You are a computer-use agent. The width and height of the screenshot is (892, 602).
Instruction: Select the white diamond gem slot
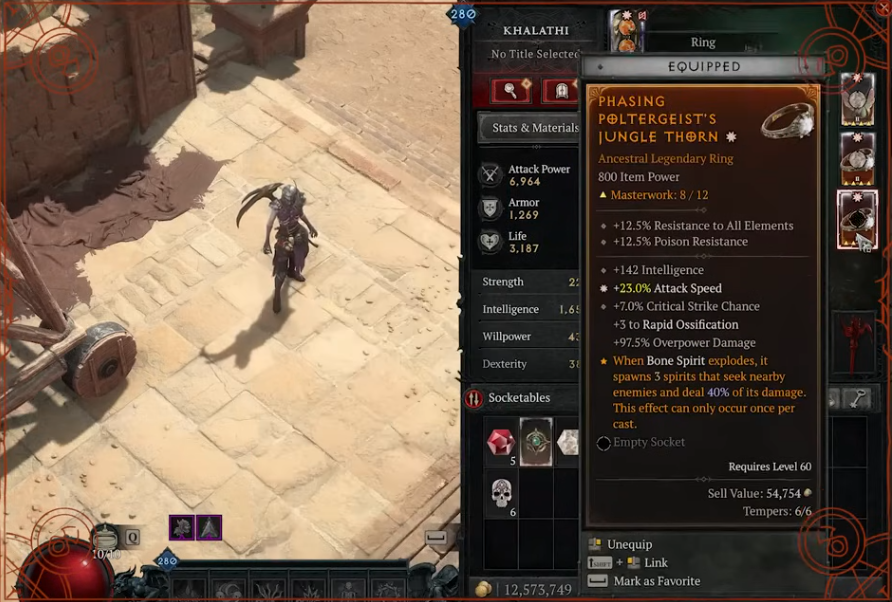568,441
